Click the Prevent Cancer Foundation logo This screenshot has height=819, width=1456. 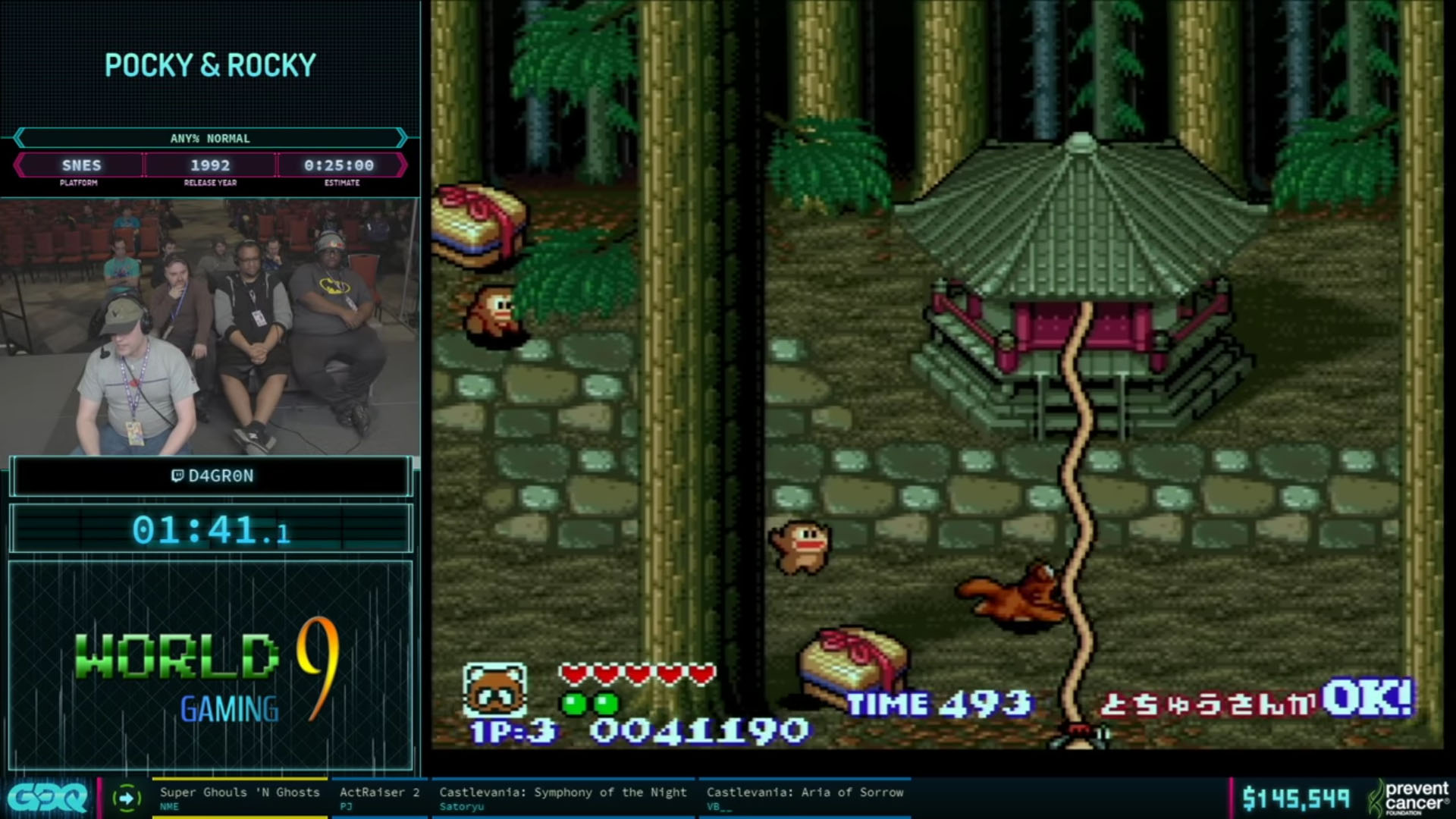coord(1409,798)
